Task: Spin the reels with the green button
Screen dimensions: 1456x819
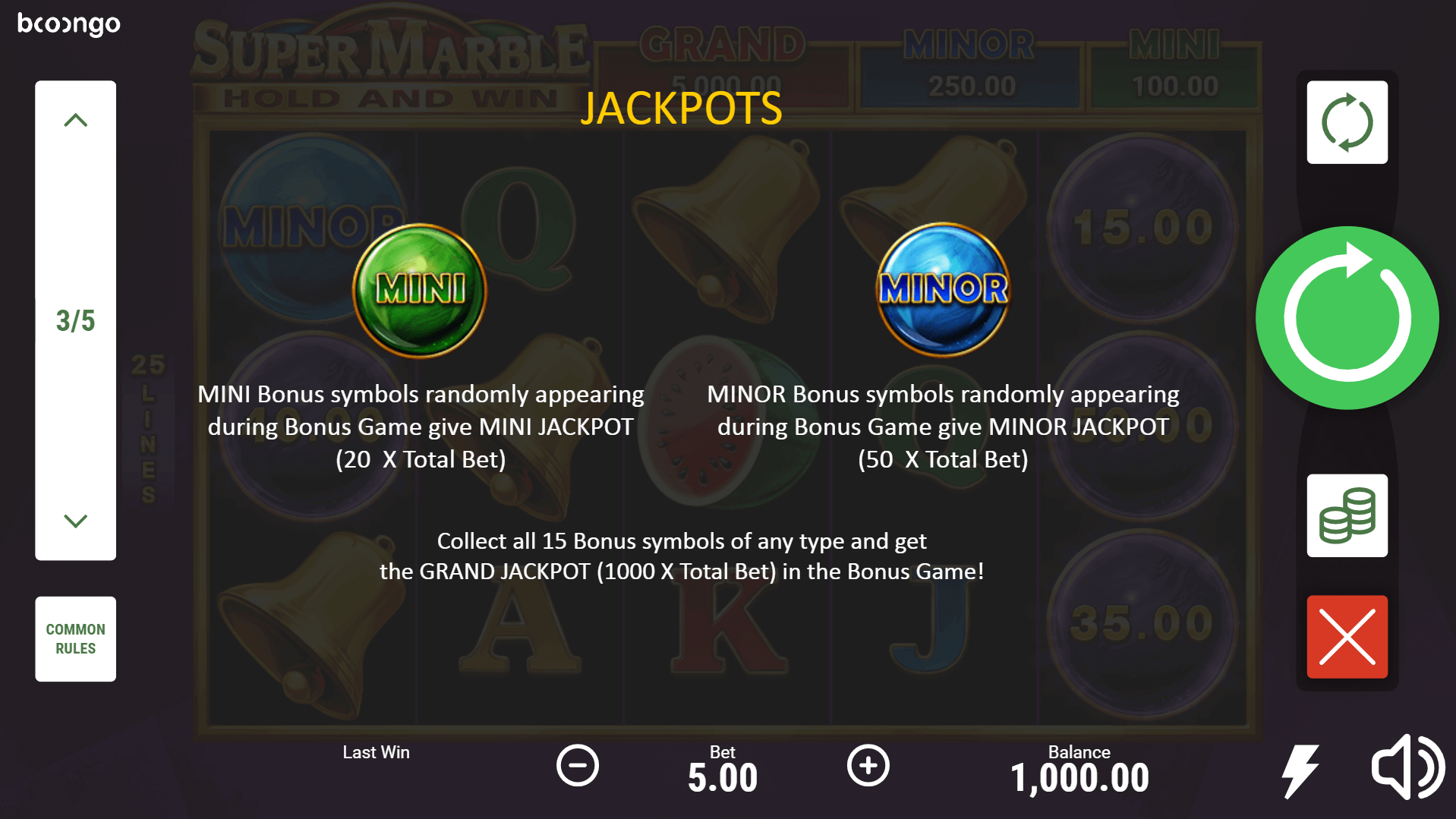Action: coord(1347,318)
